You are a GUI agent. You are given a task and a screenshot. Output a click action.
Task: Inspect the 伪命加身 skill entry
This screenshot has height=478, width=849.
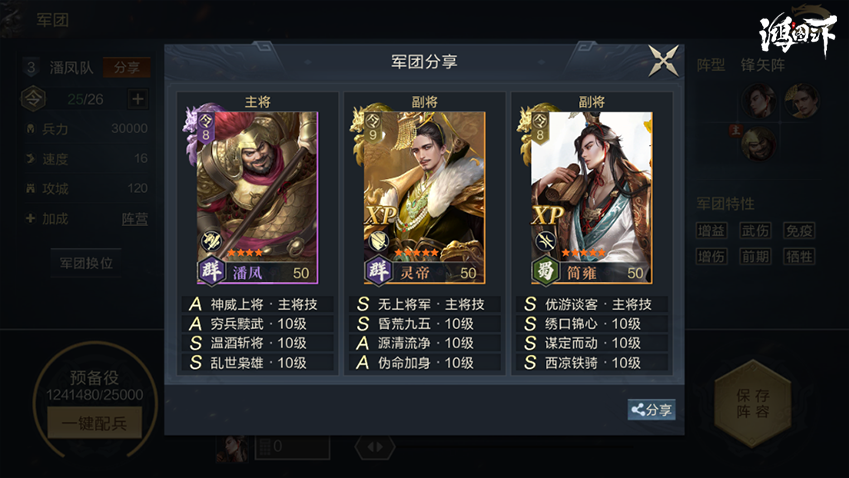[x=424, y=363]
